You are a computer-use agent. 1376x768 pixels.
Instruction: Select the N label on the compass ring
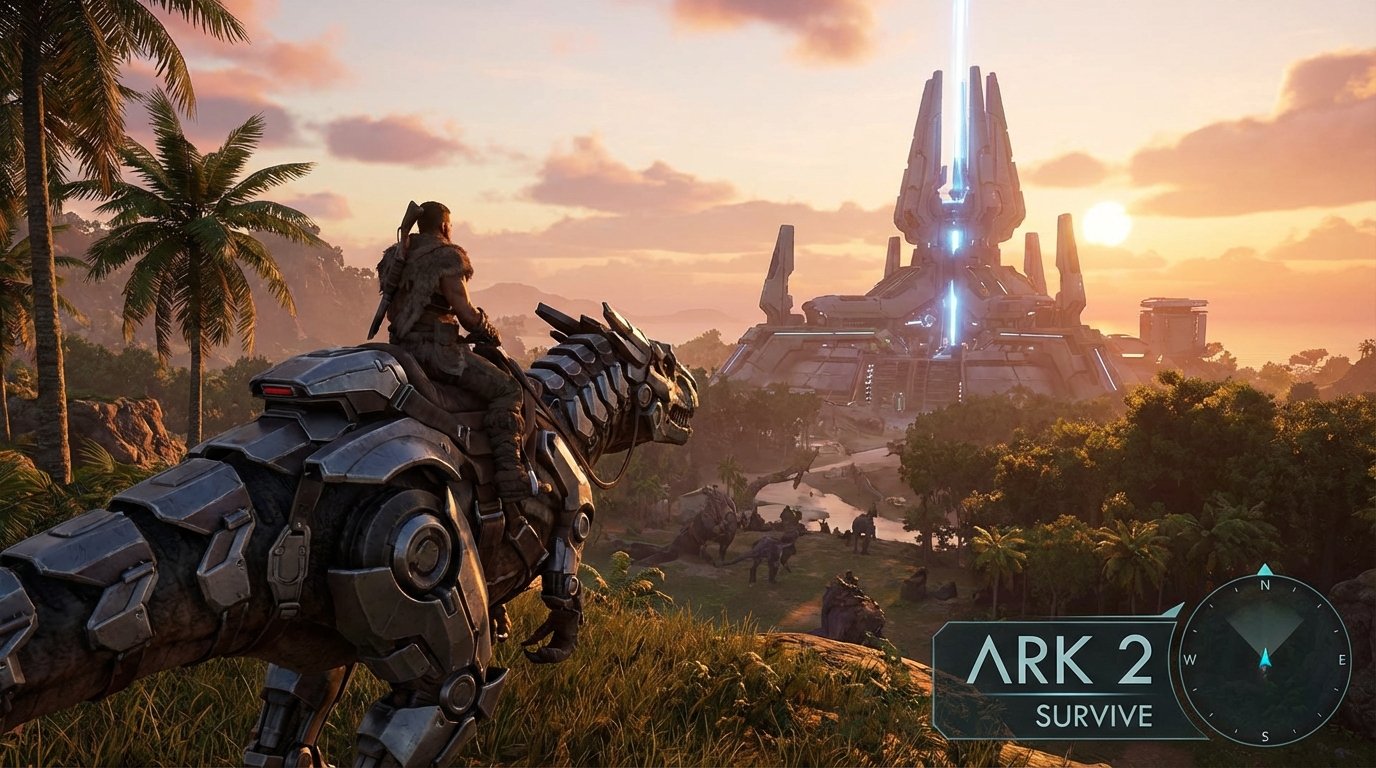click(x=1265, y=585)
